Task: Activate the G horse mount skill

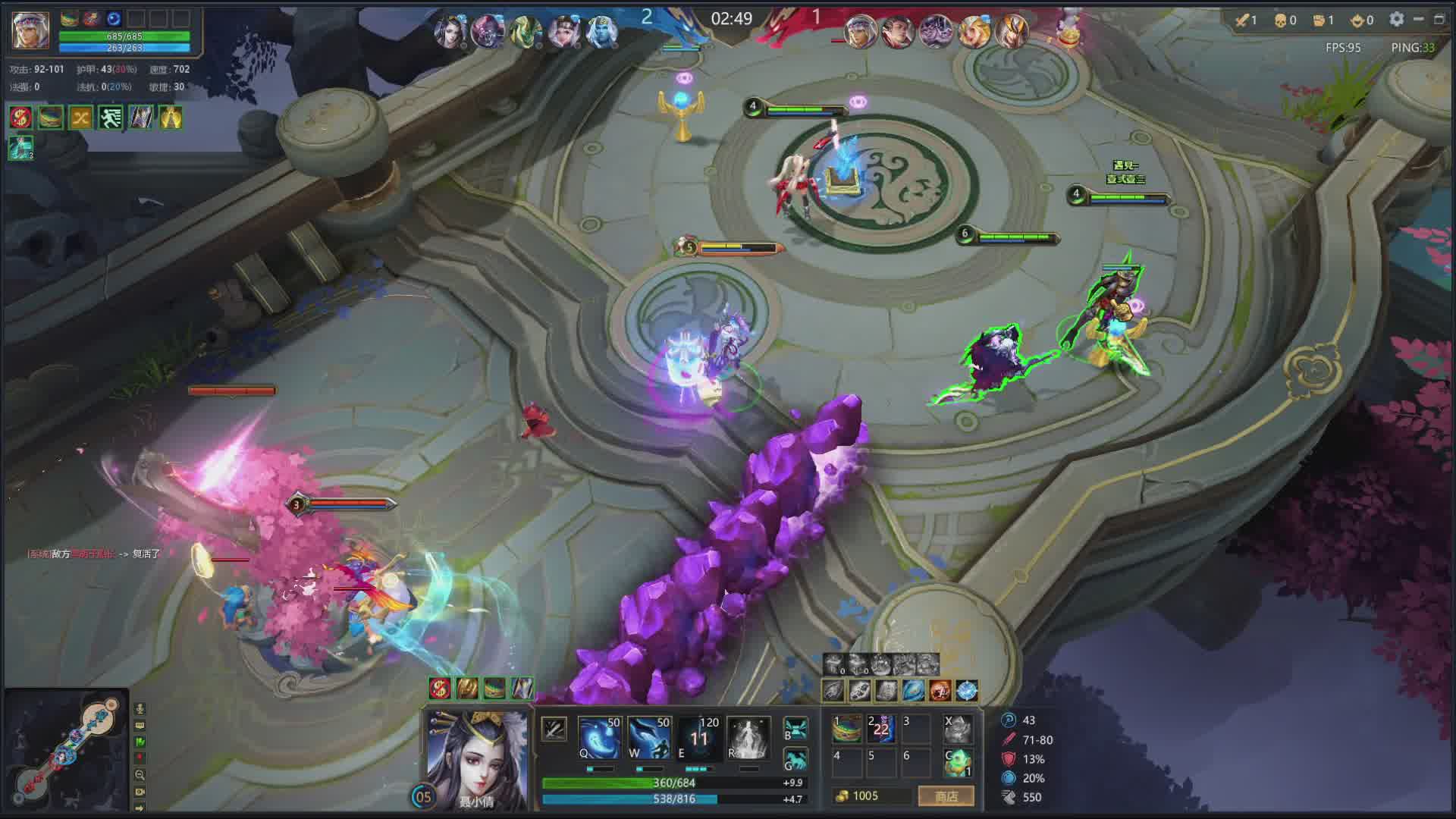Action: click(795, 759)
